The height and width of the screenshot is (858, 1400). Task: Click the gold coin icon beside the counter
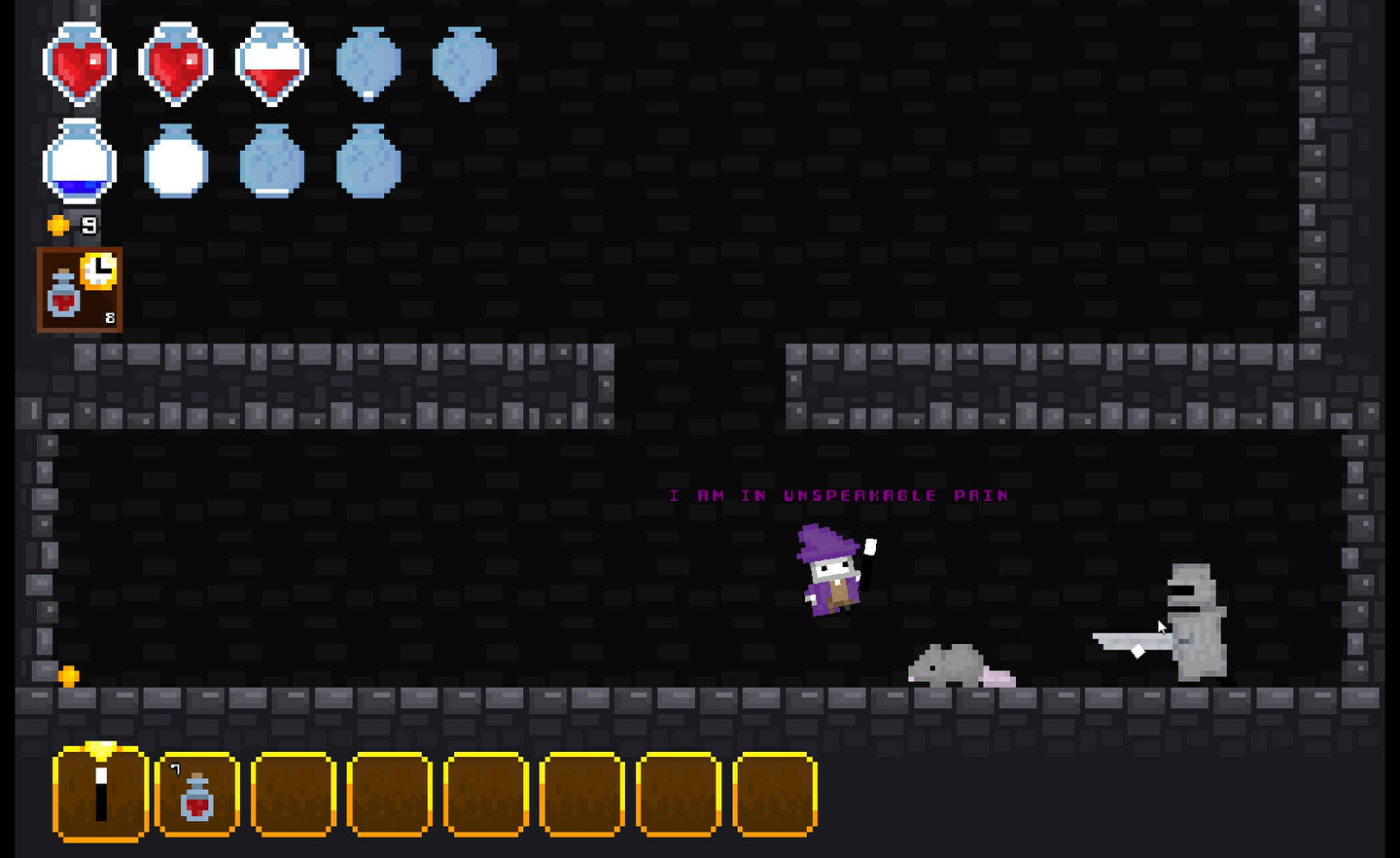(x=56, y=223)
